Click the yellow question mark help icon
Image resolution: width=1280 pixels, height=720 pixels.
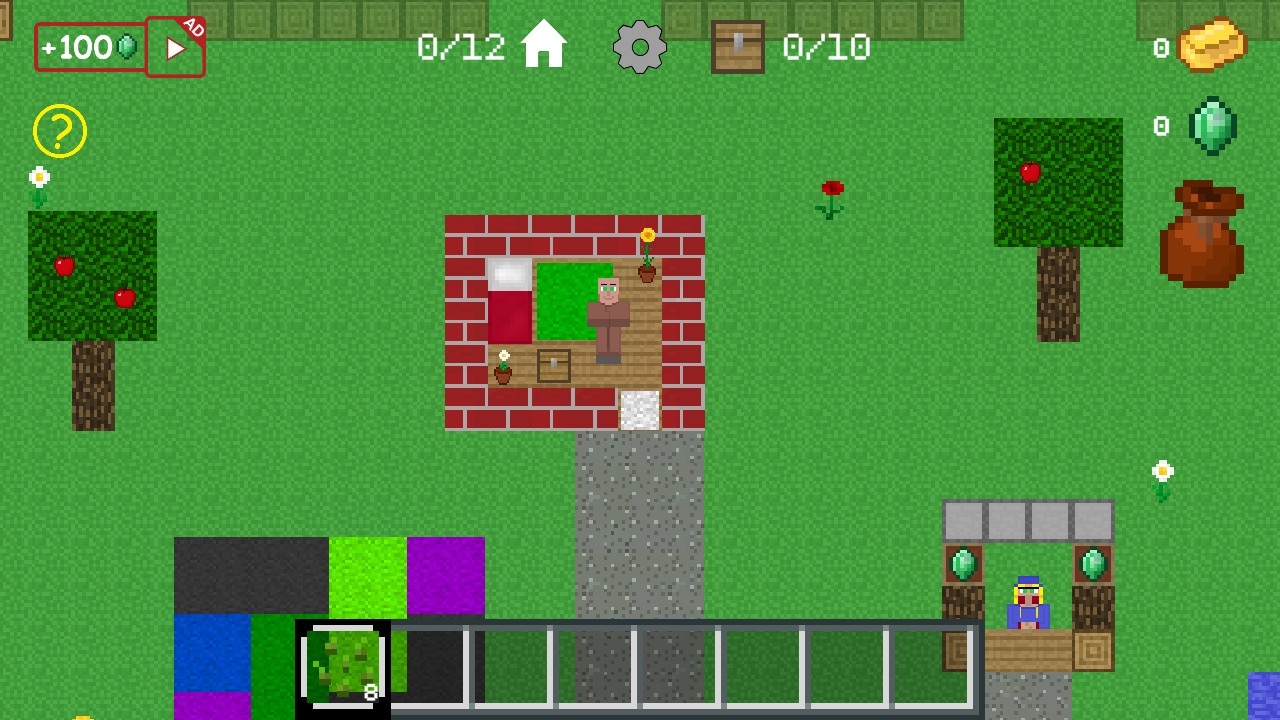tap(62, 131)
